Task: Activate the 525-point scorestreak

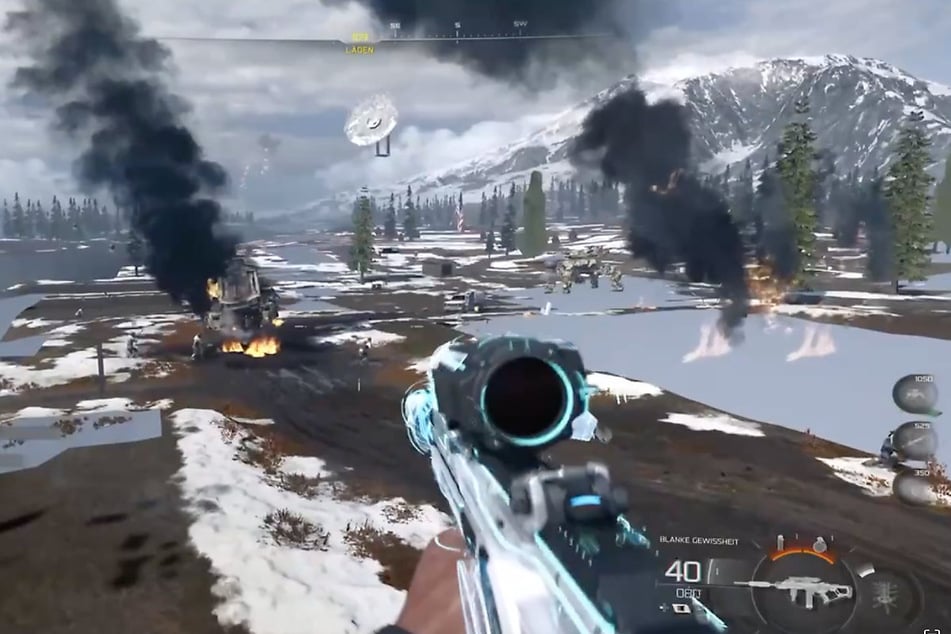Action: pos(914,441)
